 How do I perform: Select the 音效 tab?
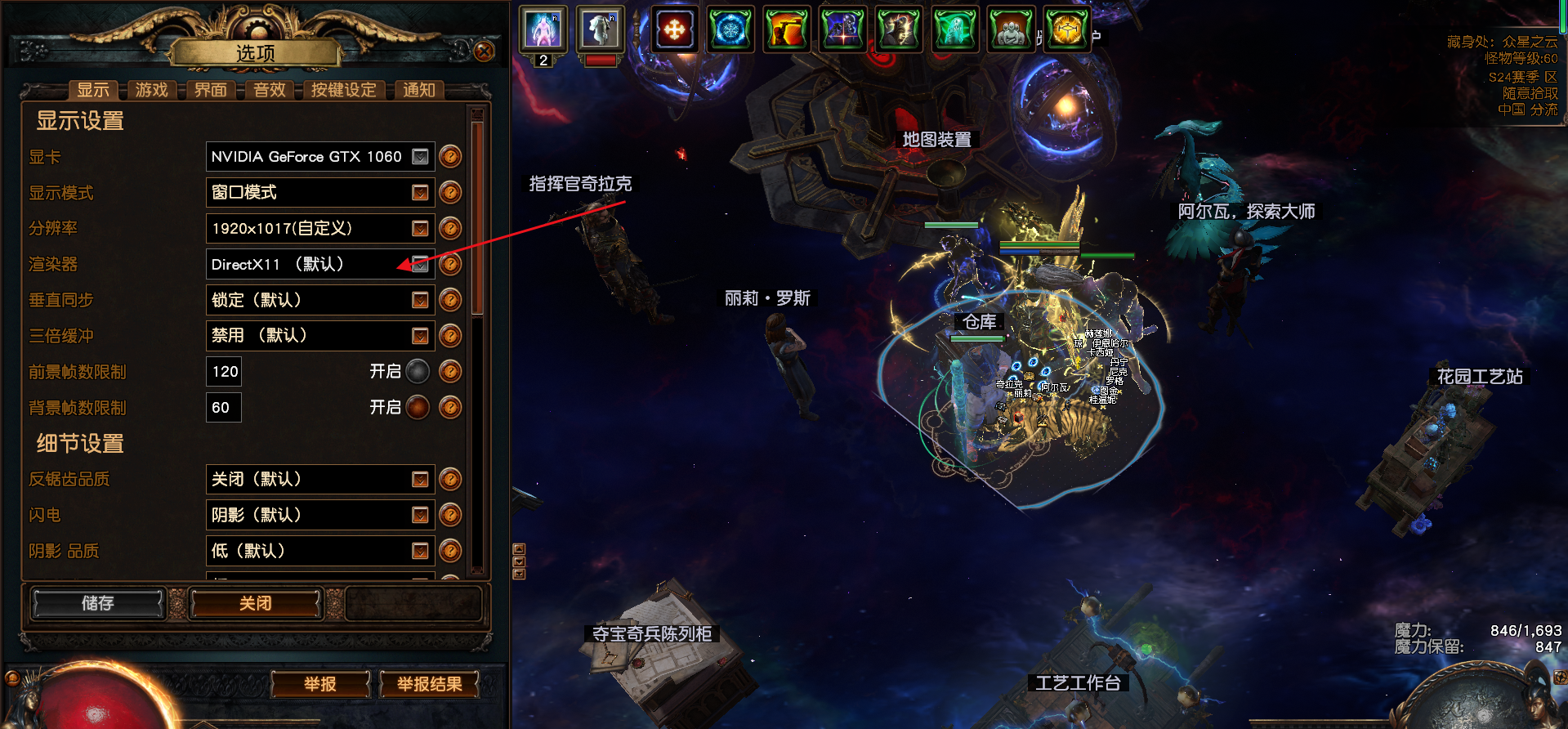[x=269, y=90]
